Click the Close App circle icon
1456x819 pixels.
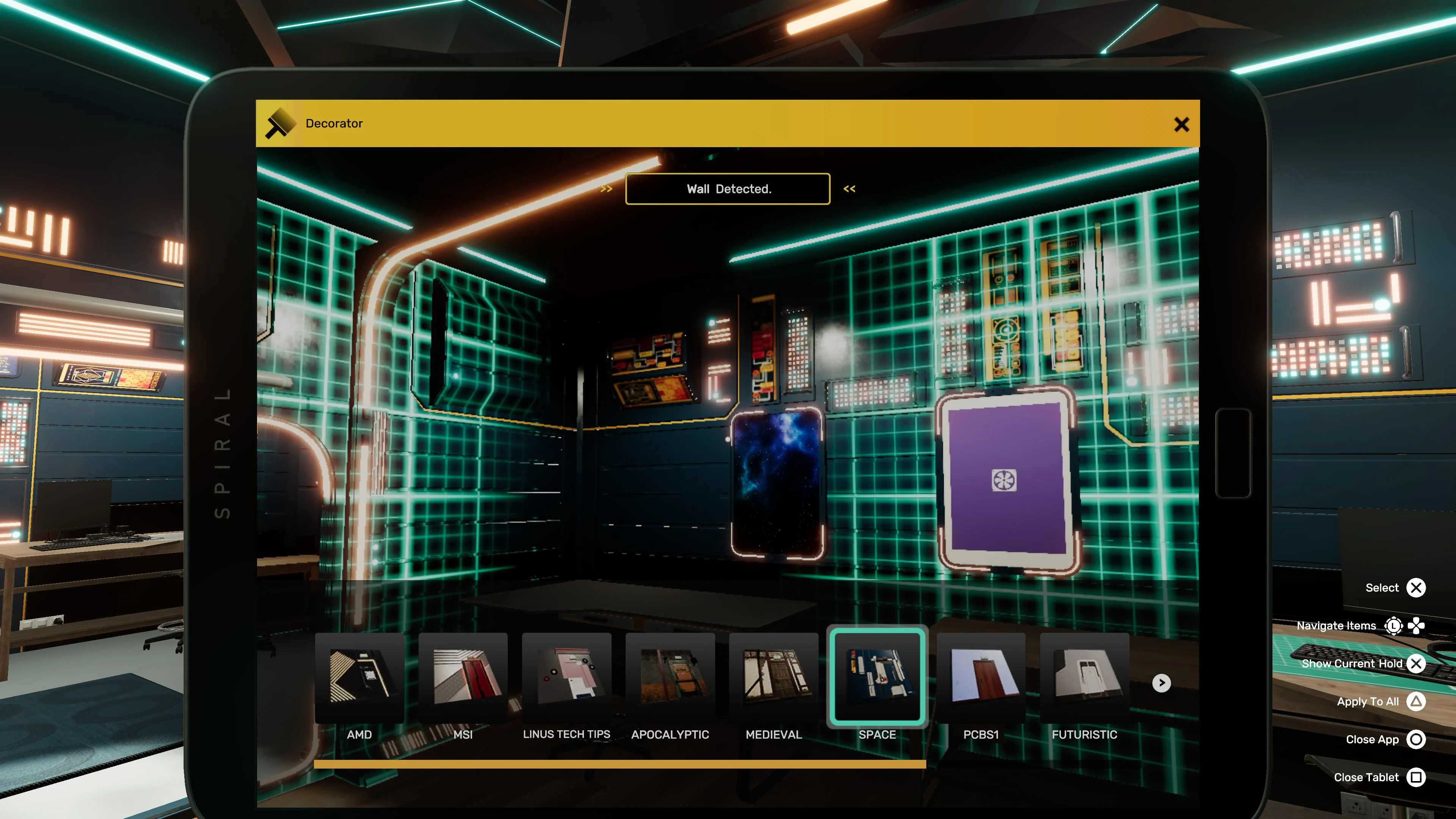click(x=1417, y=739)
